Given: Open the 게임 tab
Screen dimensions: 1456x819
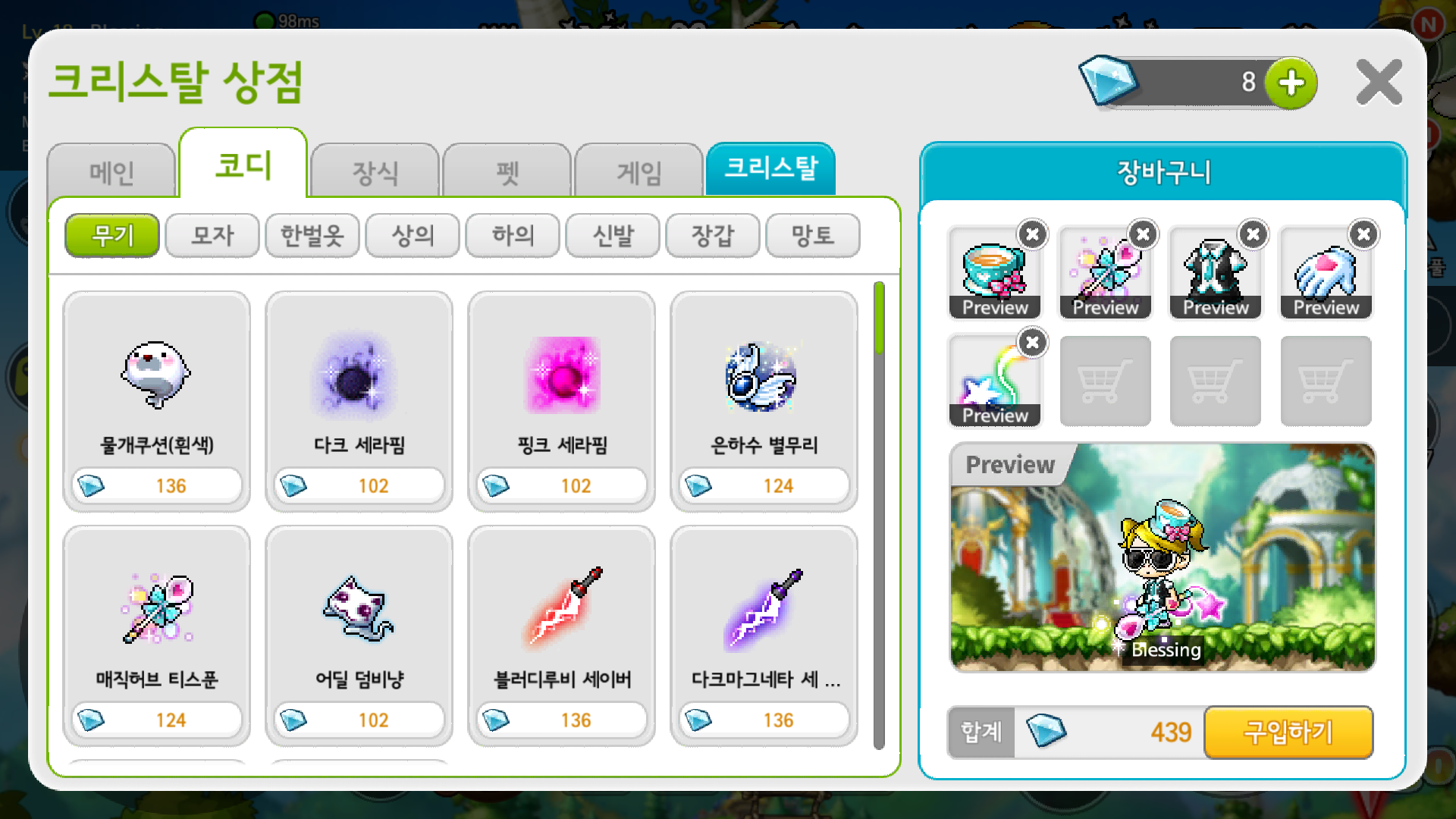Looking at the screenshot, I should coord(638,173).
